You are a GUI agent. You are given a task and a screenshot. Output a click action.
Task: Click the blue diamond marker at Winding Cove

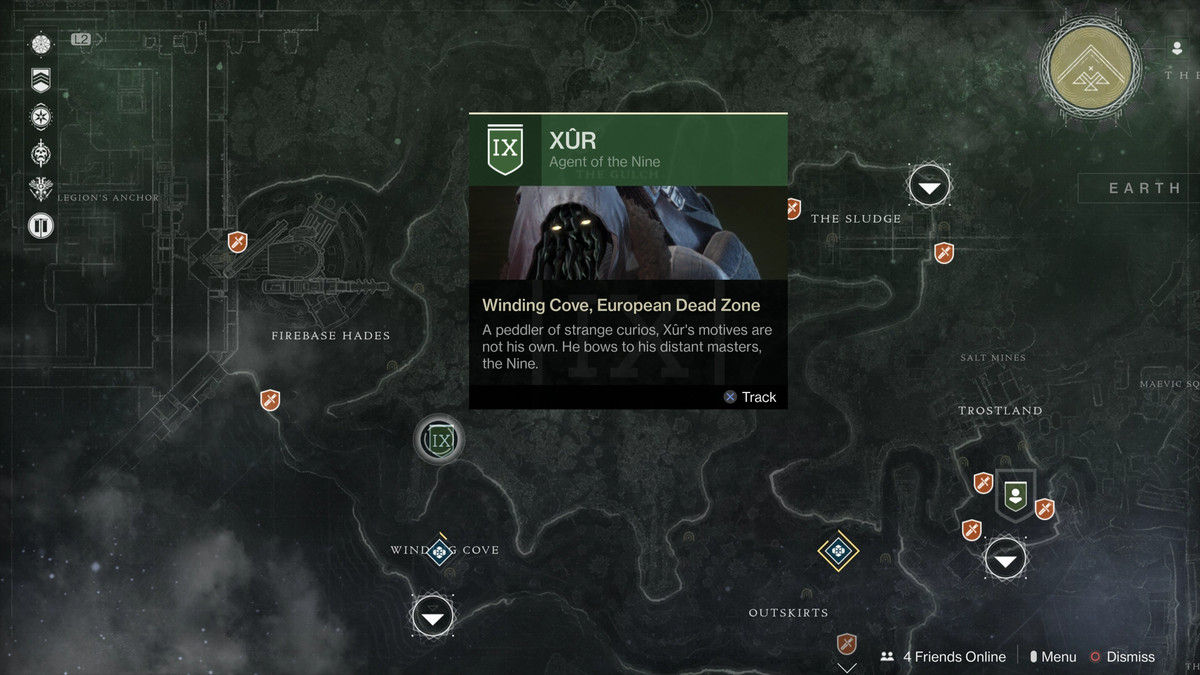pos(439,551)
